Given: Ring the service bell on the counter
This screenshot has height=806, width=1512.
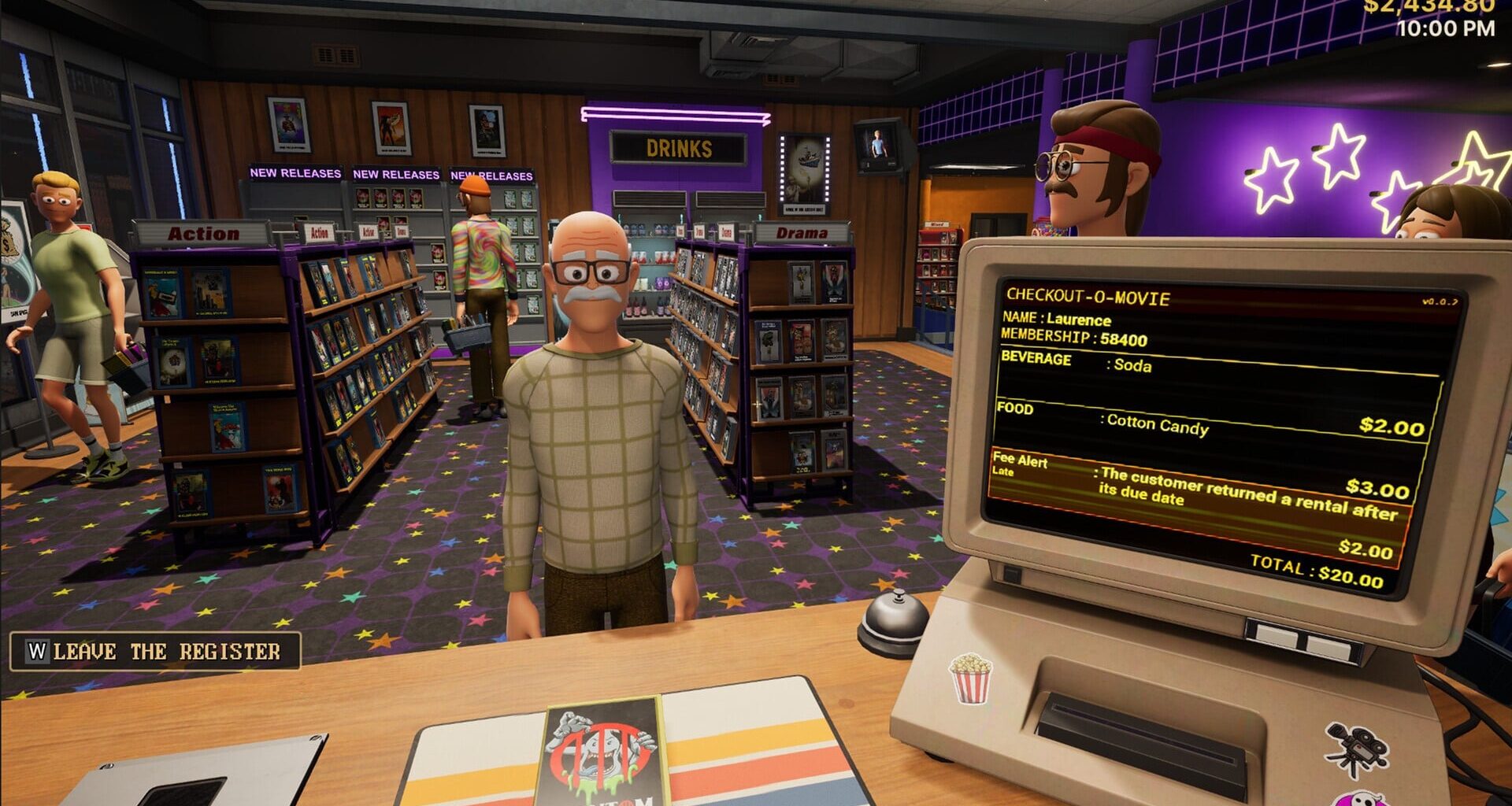Looking at the screenshot, I should pos(892,618).
